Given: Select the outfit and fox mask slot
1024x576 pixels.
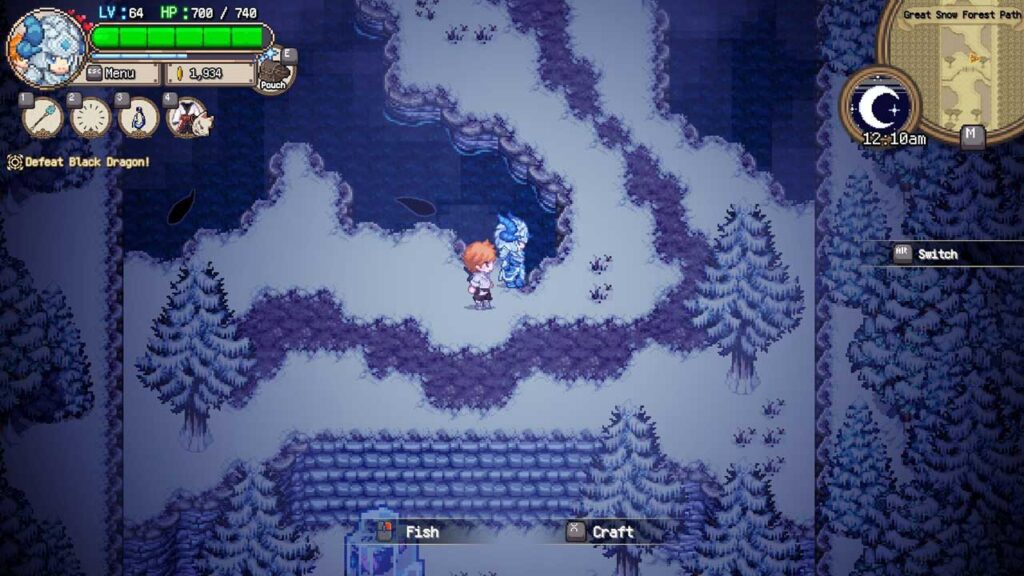Looking at the screenshot, I should pos(187,117).
